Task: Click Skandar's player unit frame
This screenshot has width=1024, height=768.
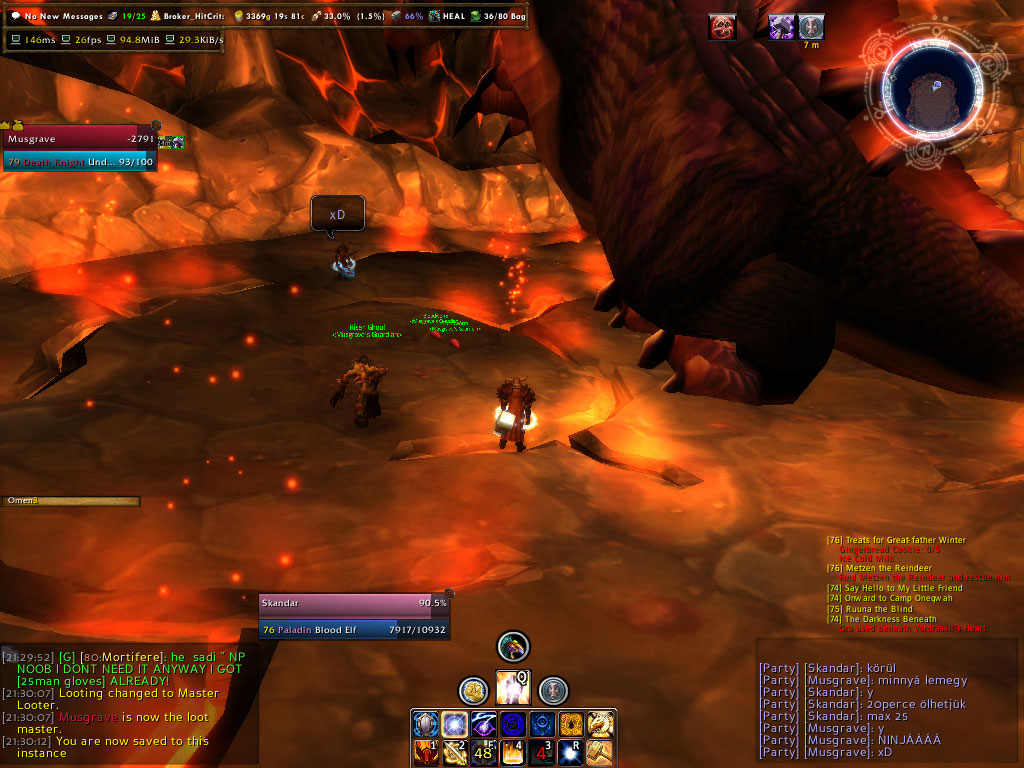Action: tap(354, 616)
